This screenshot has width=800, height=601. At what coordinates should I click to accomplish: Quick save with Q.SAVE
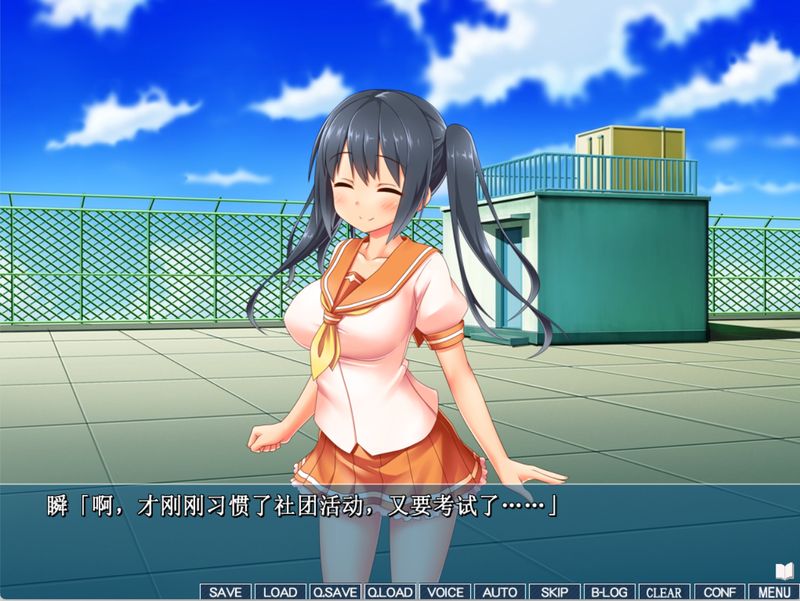(335, 592)
